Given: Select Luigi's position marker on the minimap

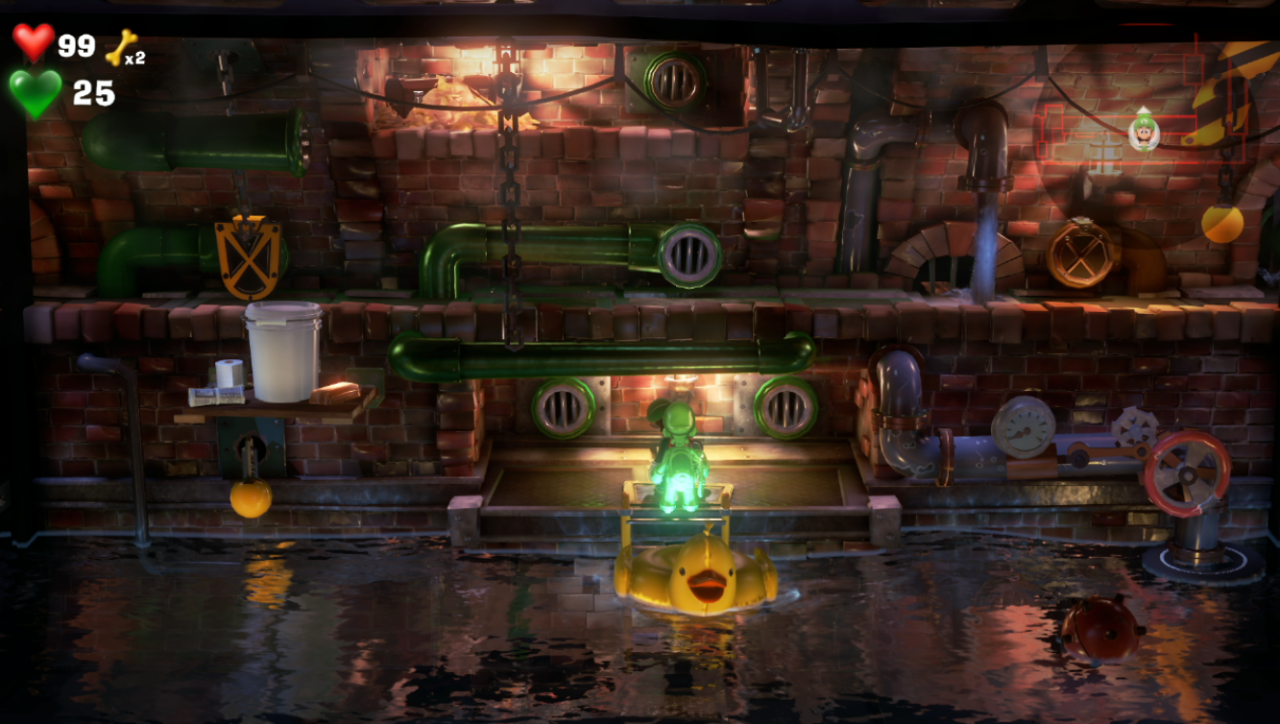Looking at the screenshot, I should click(x=1144, y=129).
